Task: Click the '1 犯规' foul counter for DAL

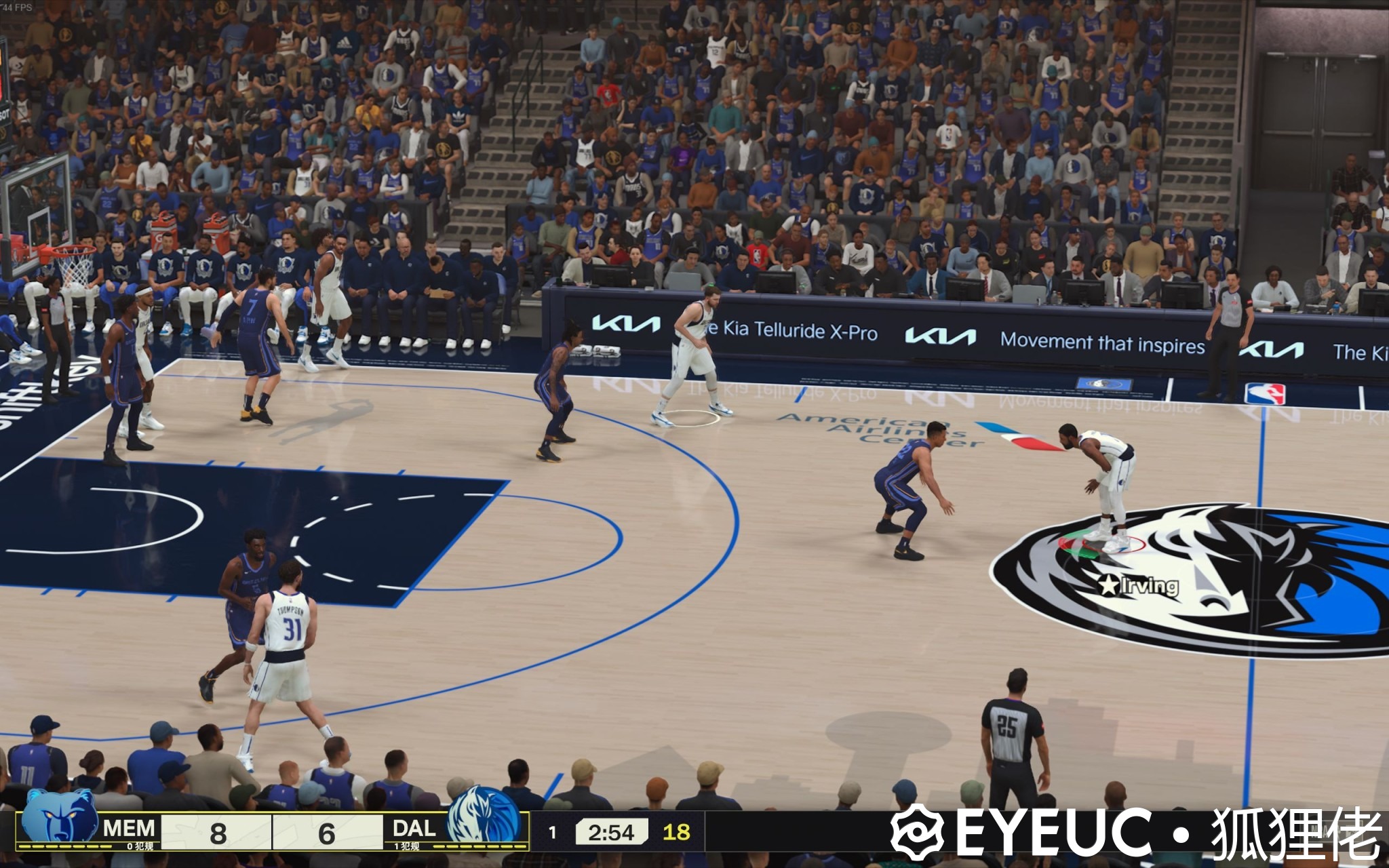Action: coord(407,848)
